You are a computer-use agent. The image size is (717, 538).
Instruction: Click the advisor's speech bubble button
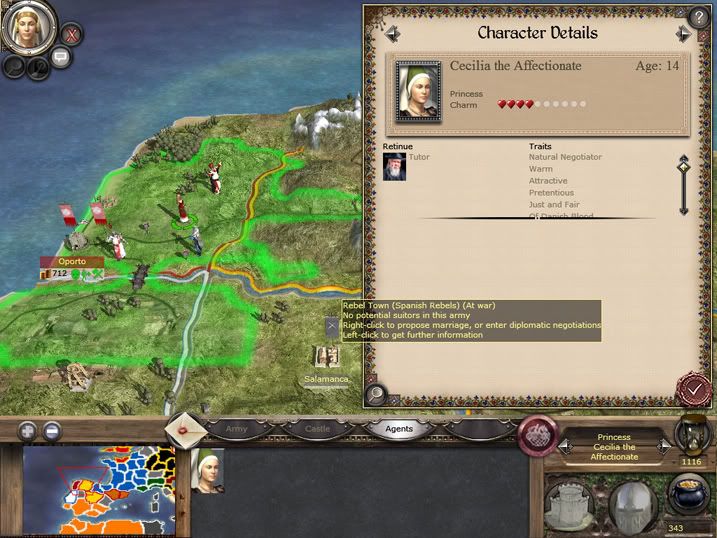(60, 58)
